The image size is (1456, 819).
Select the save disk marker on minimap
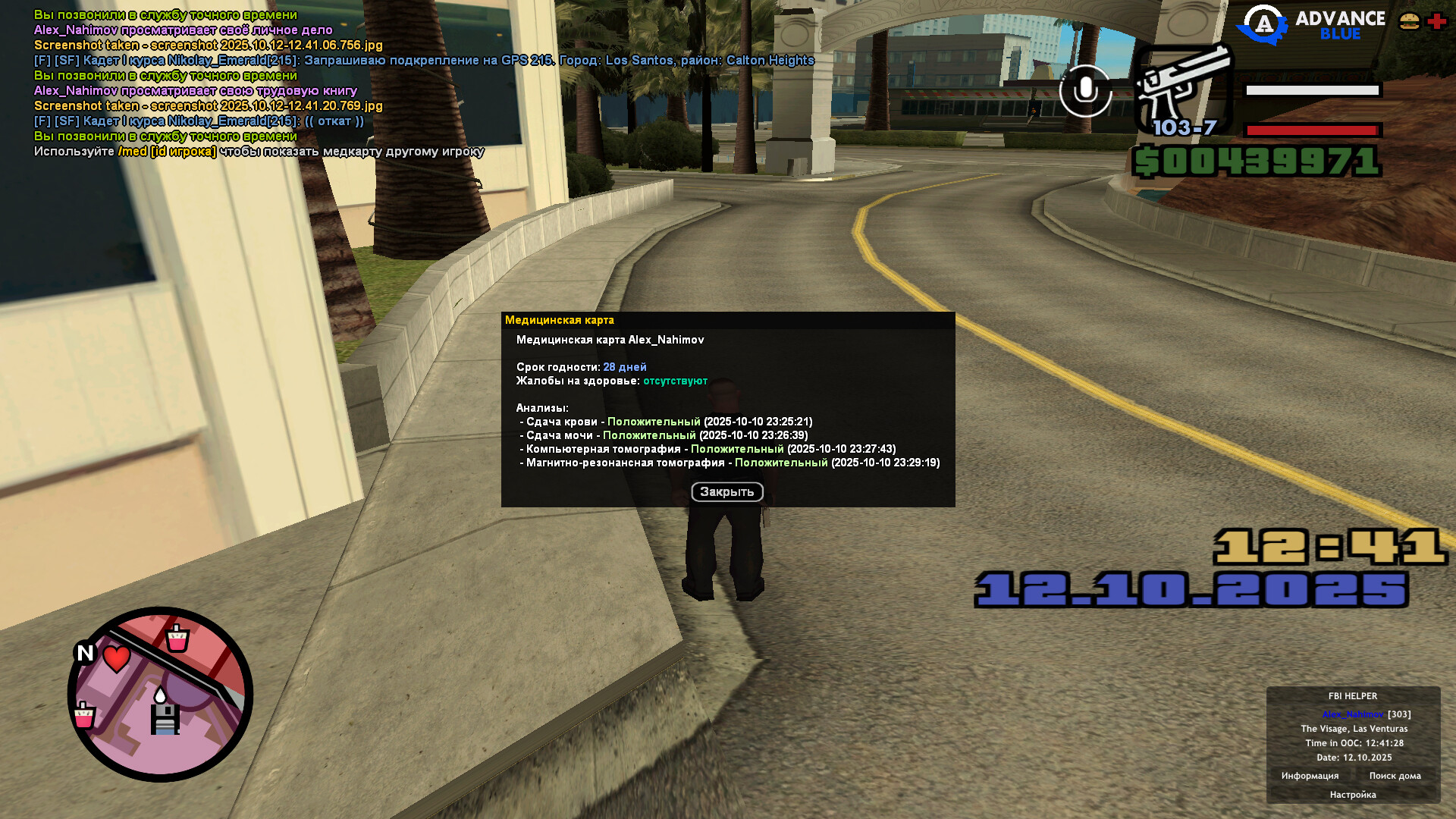[x=165, y=719]
